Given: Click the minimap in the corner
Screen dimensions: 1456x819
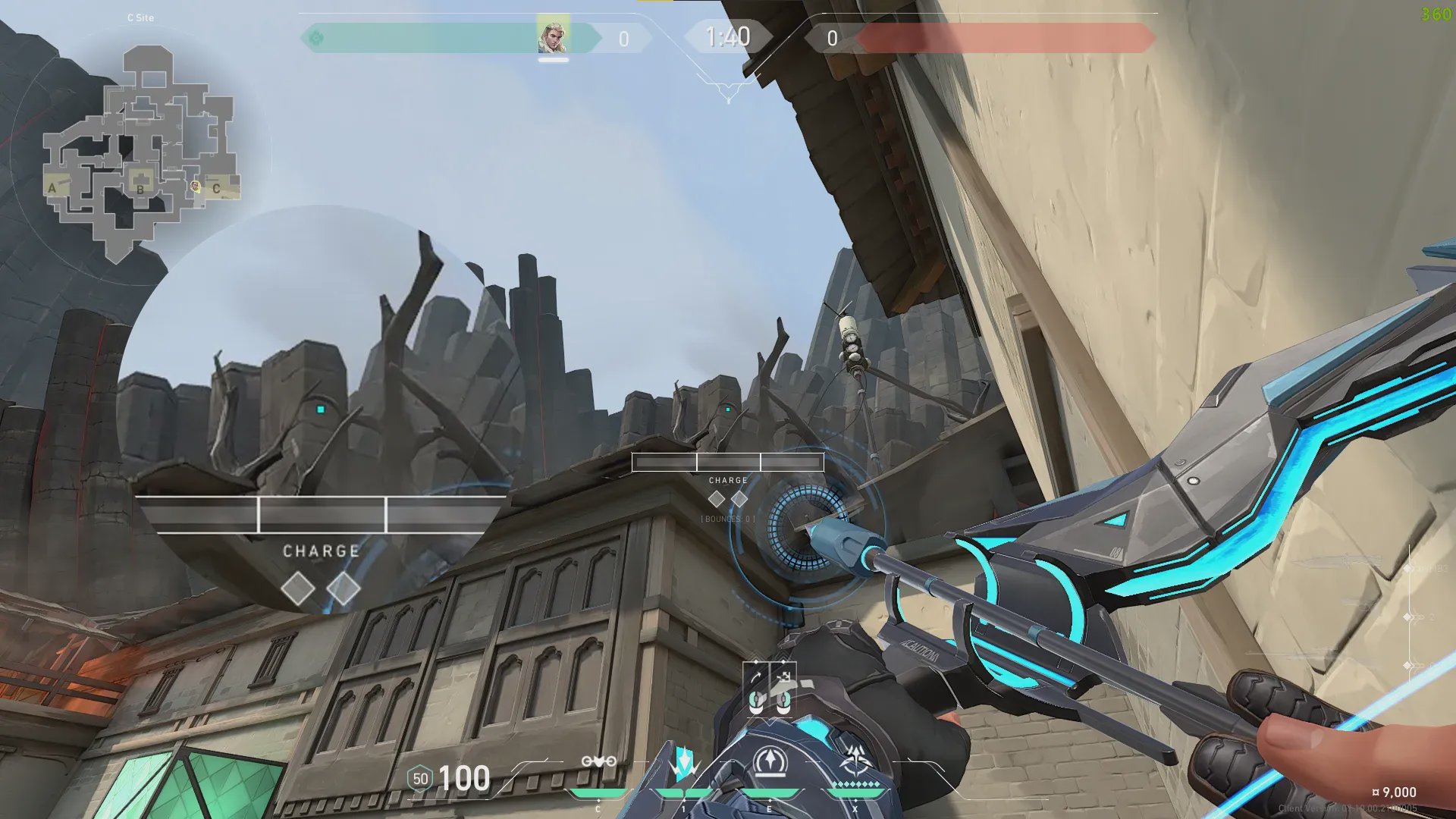Looking at the screenshot, I should [142, 152].
